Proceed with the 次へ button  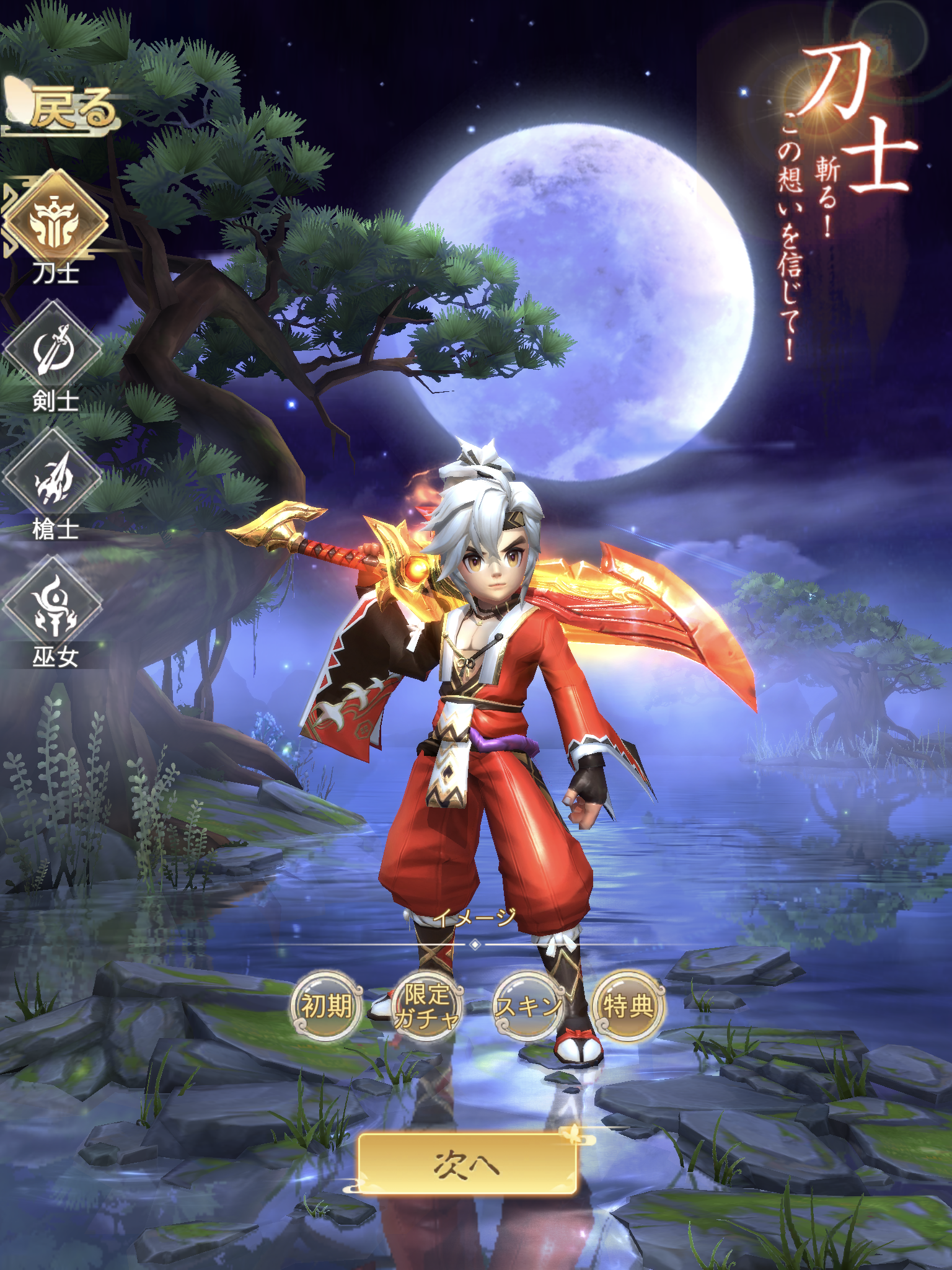pos(468,1165)
